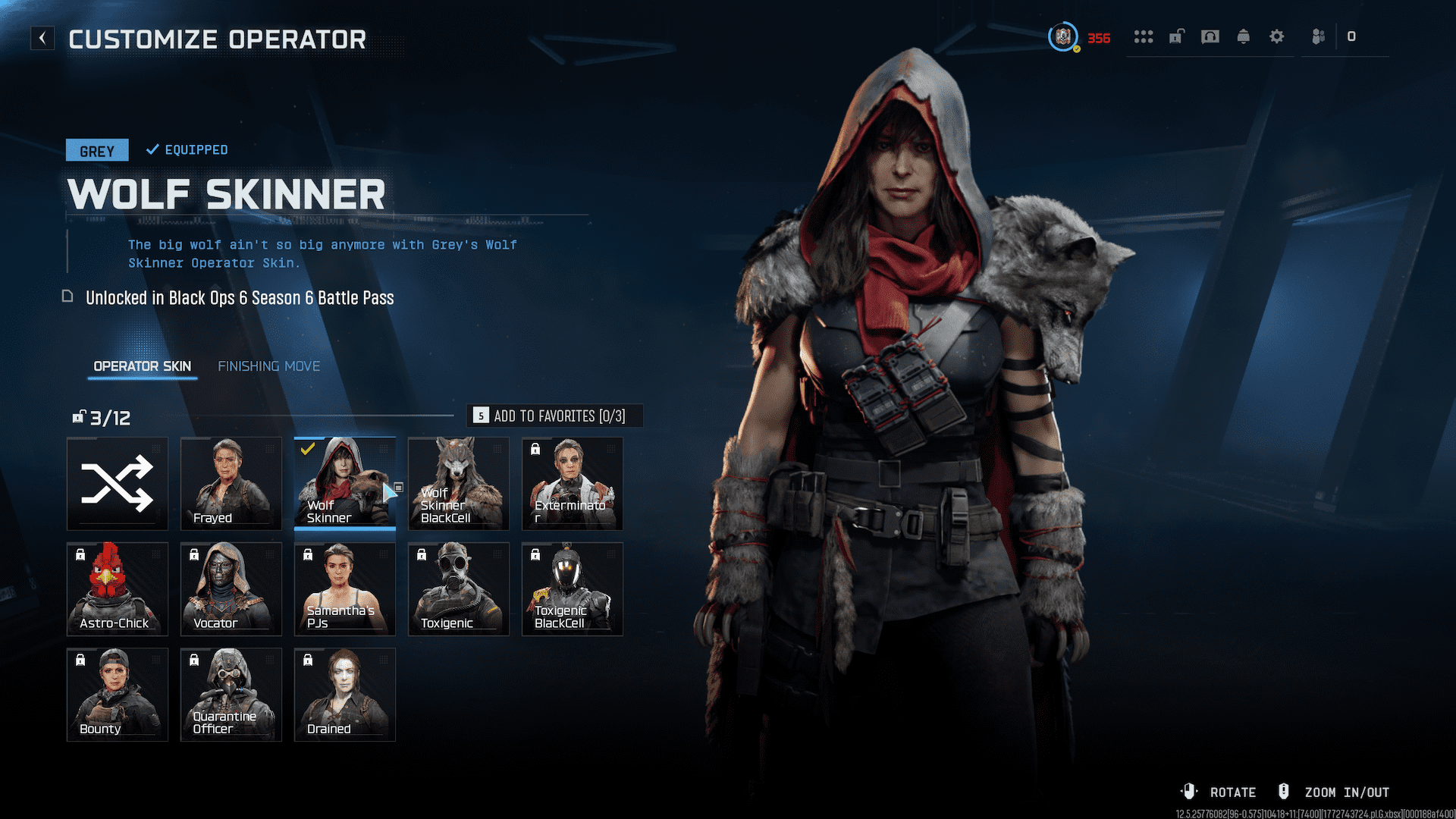Select the Samantha's PJs skin
This screenshot has width=1456, height=819.
point(344,589)
